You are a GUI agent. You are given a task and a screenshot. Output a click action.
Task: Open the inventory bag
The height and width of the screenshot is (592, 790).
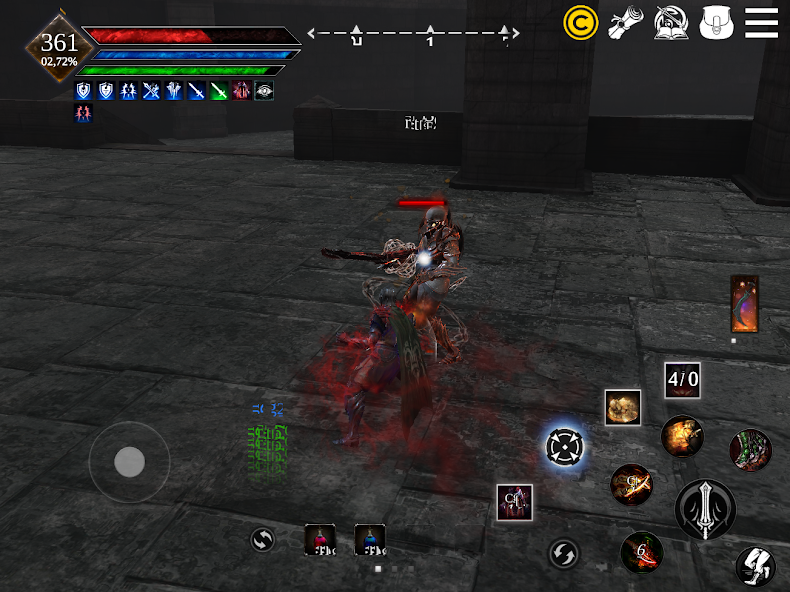[x=717, y=22]
